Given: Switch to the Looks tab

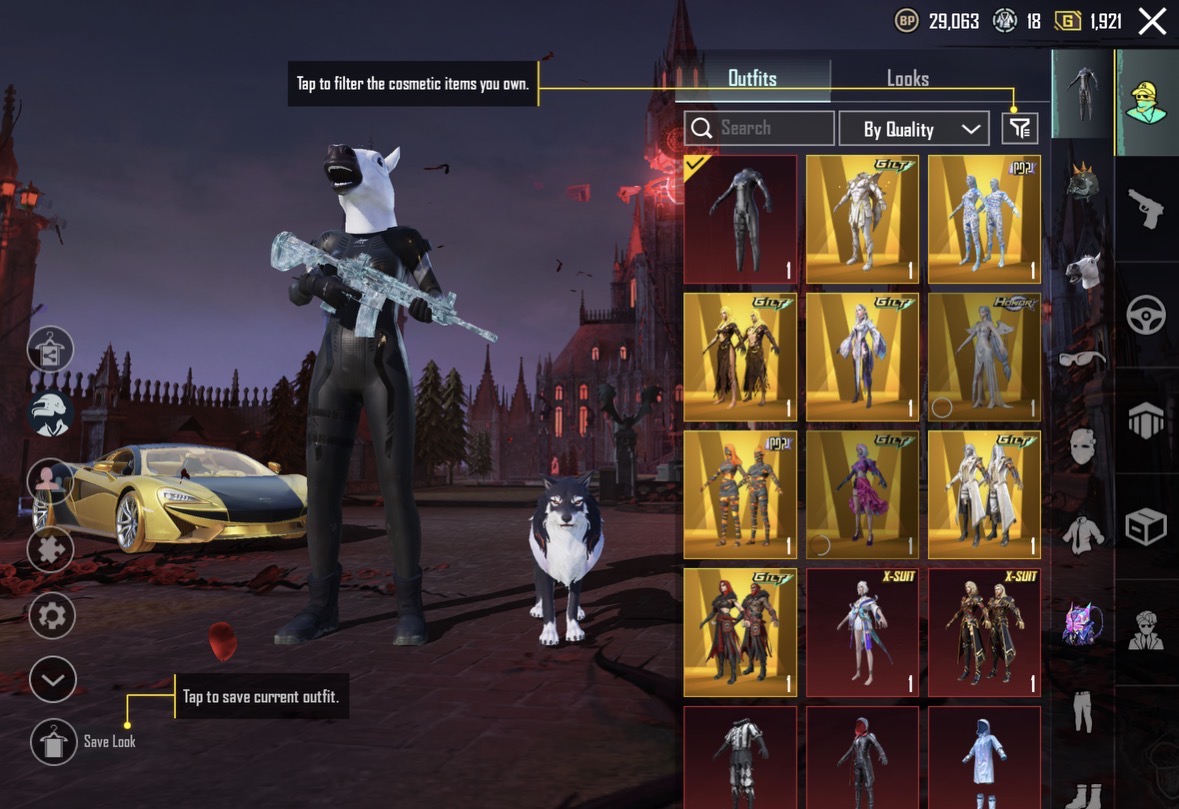Looking at the screenshot, I should click(x=907, y=79).
